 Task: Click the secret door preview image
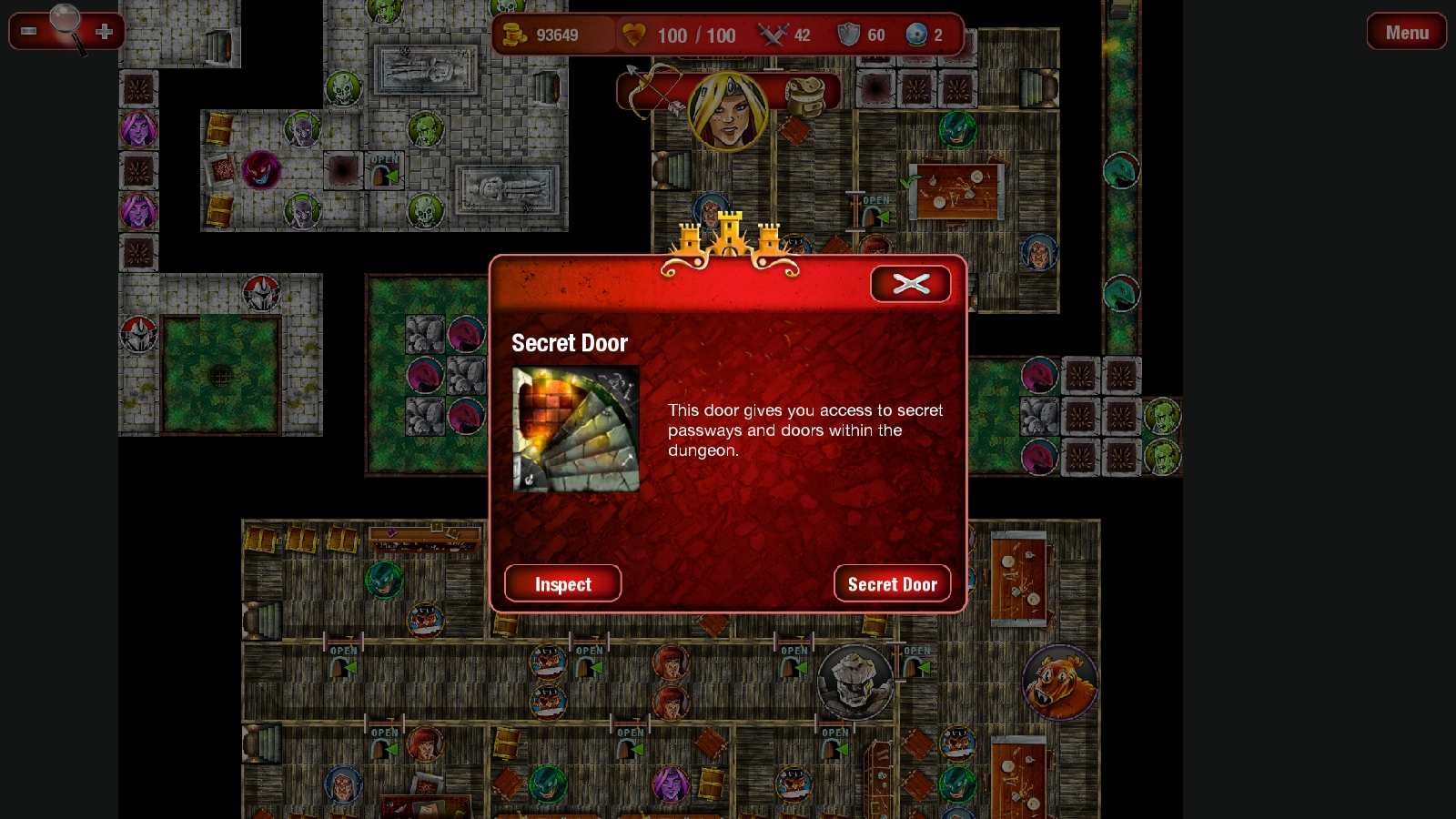[x=577, y=429]
